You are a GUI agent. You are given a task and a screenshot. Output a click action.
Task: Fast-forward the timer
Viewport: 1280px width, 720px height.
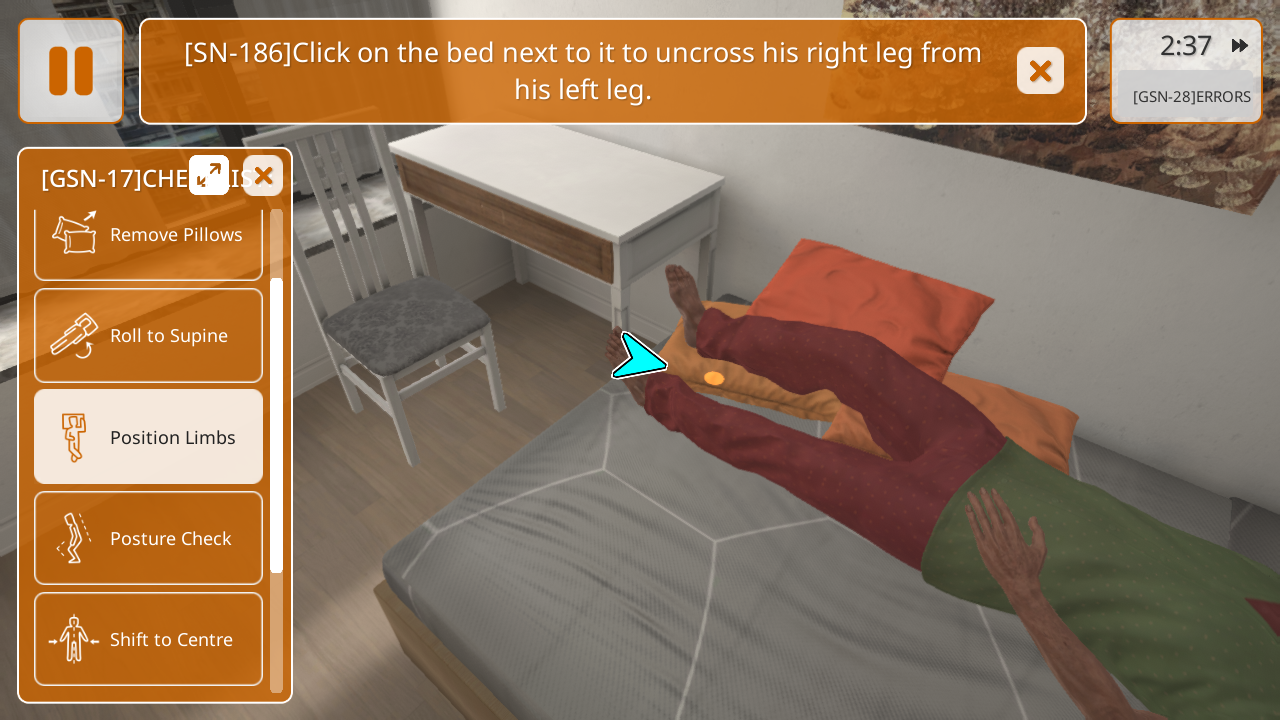point(1240,46)
